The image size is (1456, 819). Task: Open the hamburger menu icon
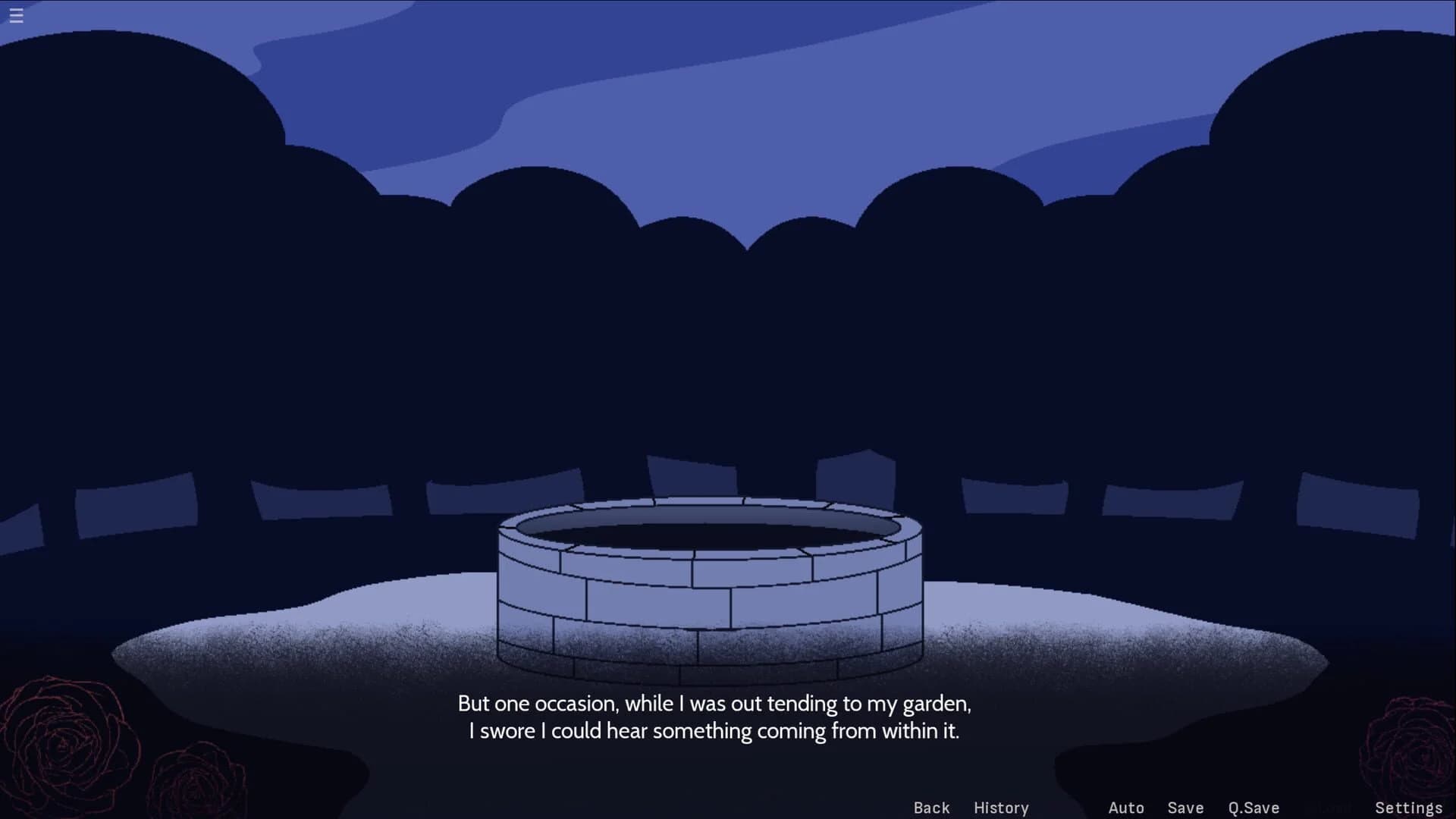click(x=16, y=16)
